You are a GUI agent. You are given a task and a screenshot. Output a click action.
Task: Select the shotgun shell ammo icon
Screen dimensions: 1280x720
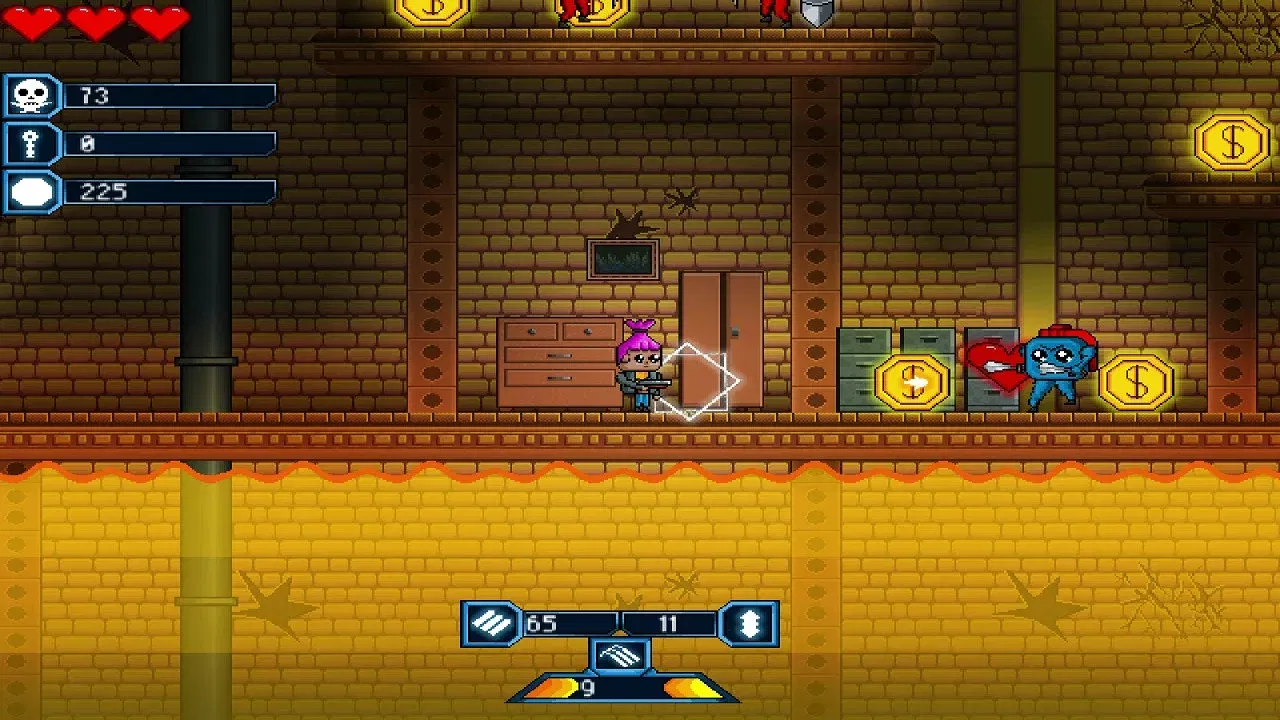click(751, 621)
